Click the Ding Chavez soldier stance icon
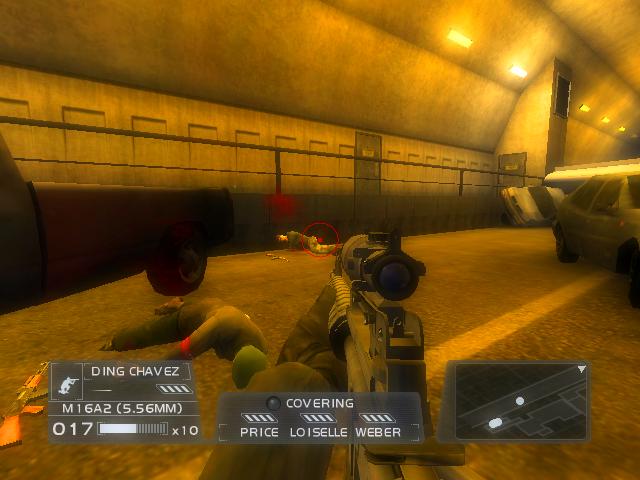 tap(69, 381)
